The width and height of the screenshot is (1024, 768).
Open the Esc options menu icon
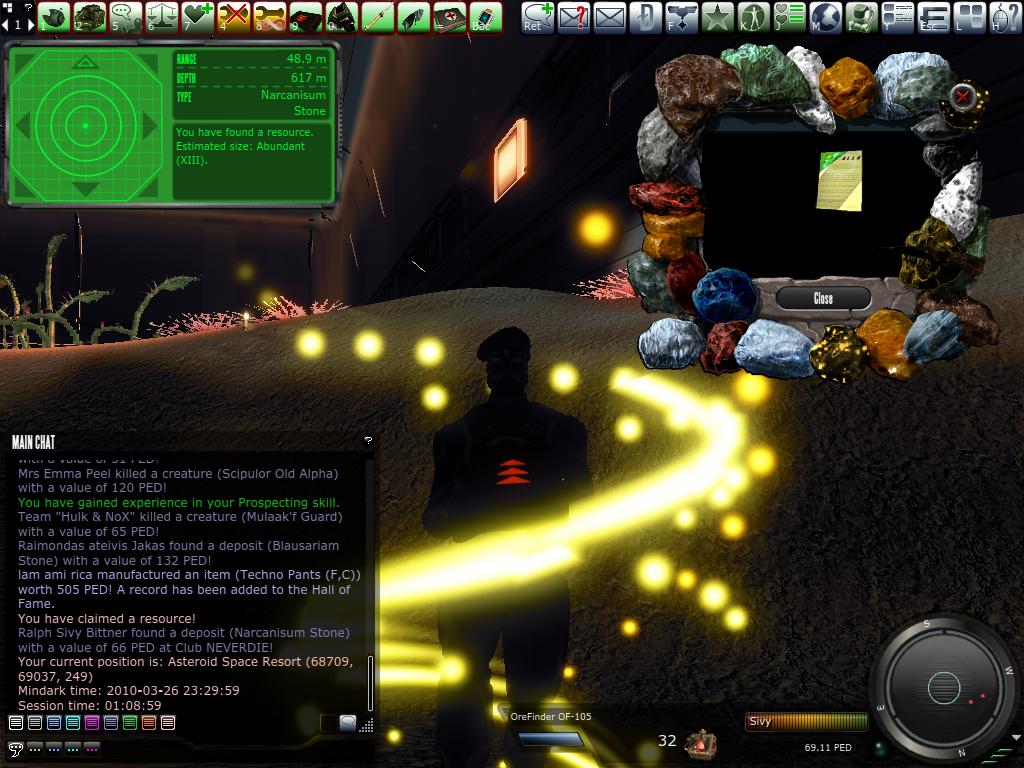934,16
